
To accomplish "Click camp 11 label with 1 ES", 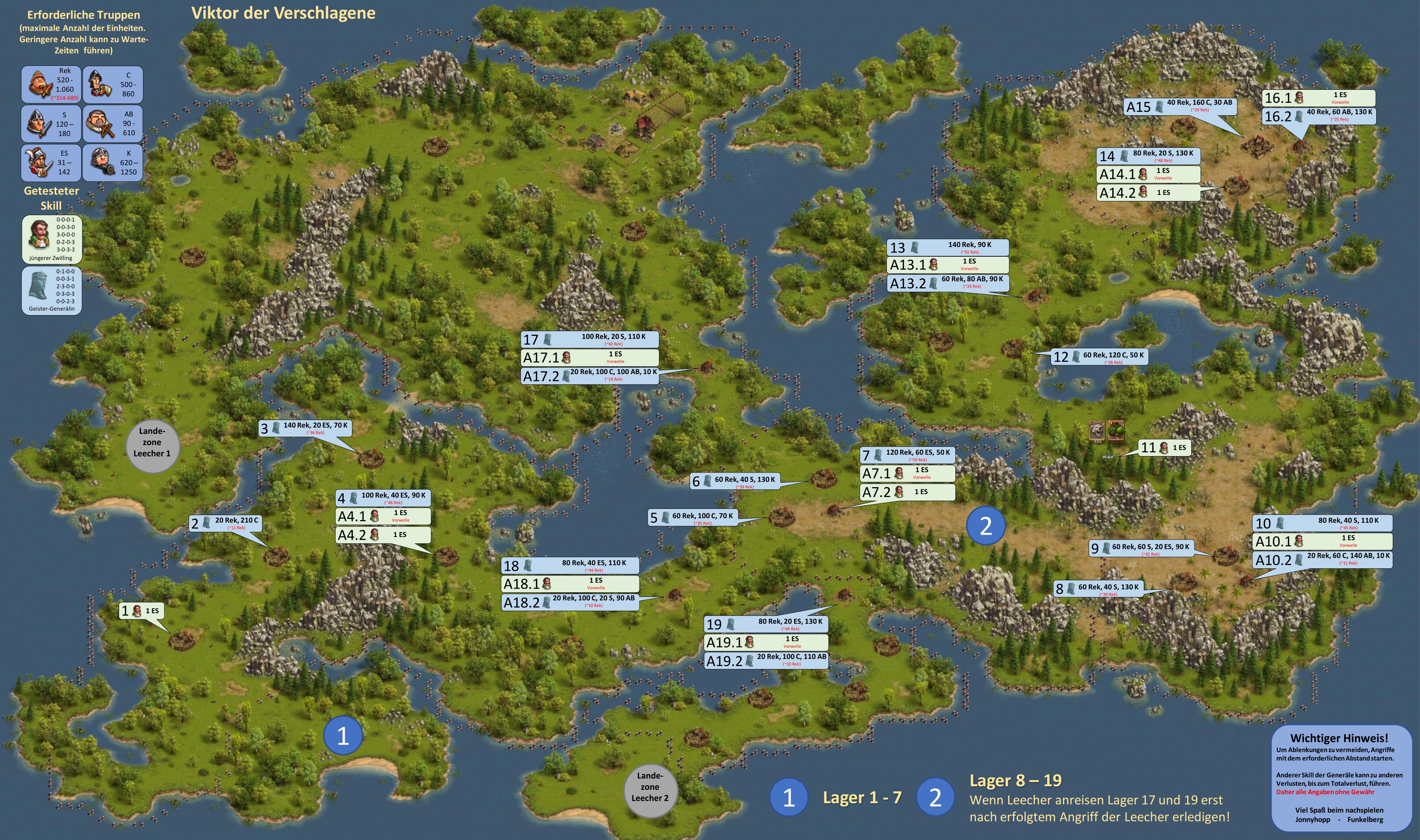I will 1165,448.
